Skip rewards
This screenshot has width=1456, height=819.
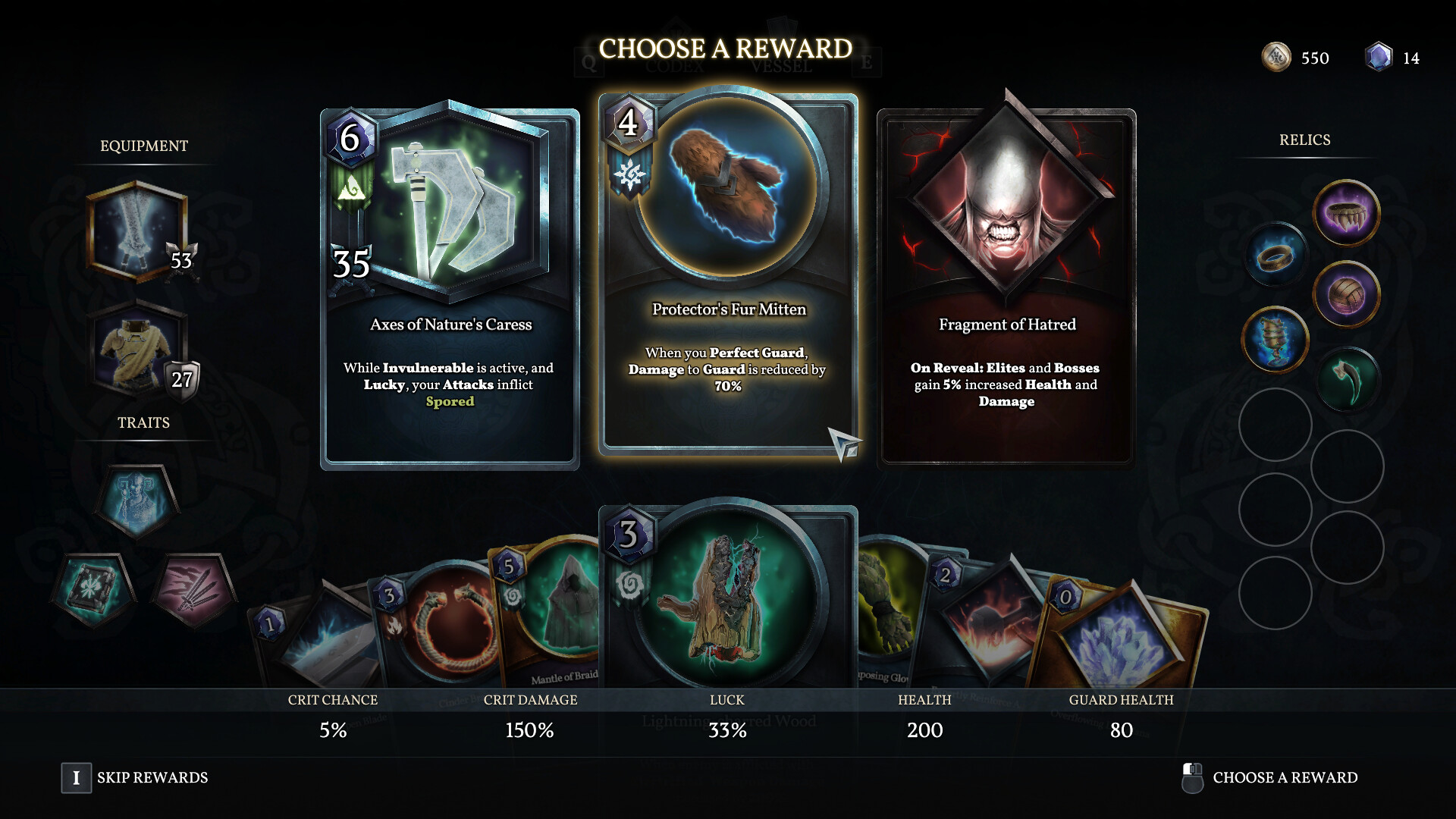point(134,777)
